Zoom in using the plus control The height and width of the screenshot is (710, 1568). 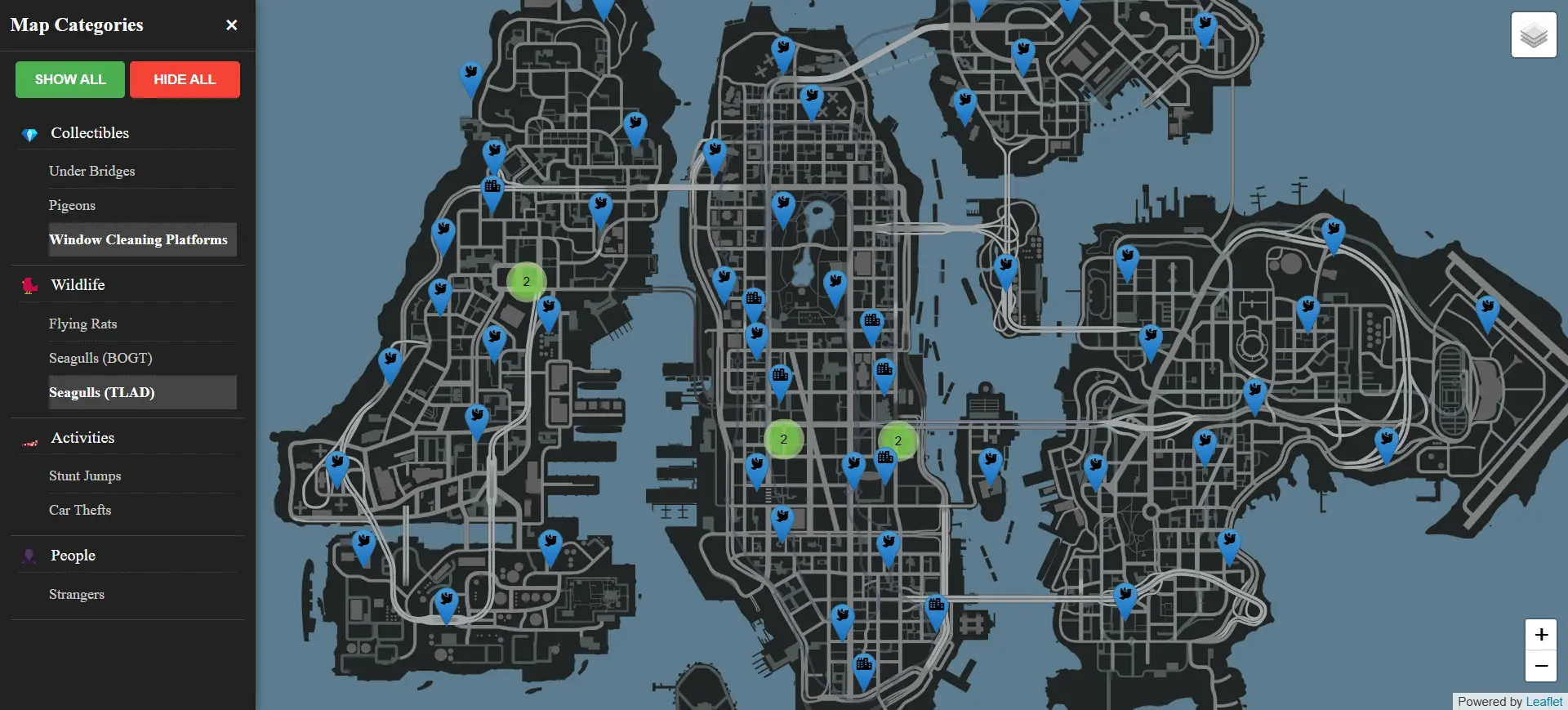[x=1541, y=635]
